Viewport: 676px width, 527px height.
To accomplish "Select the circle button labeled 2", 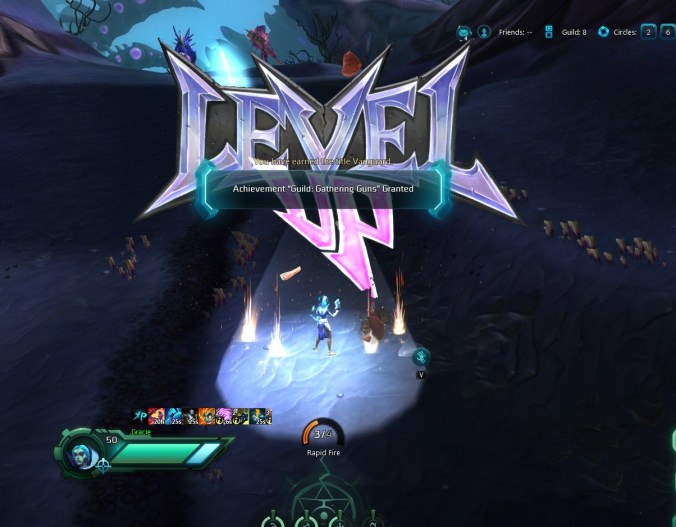I will [648, 32].
